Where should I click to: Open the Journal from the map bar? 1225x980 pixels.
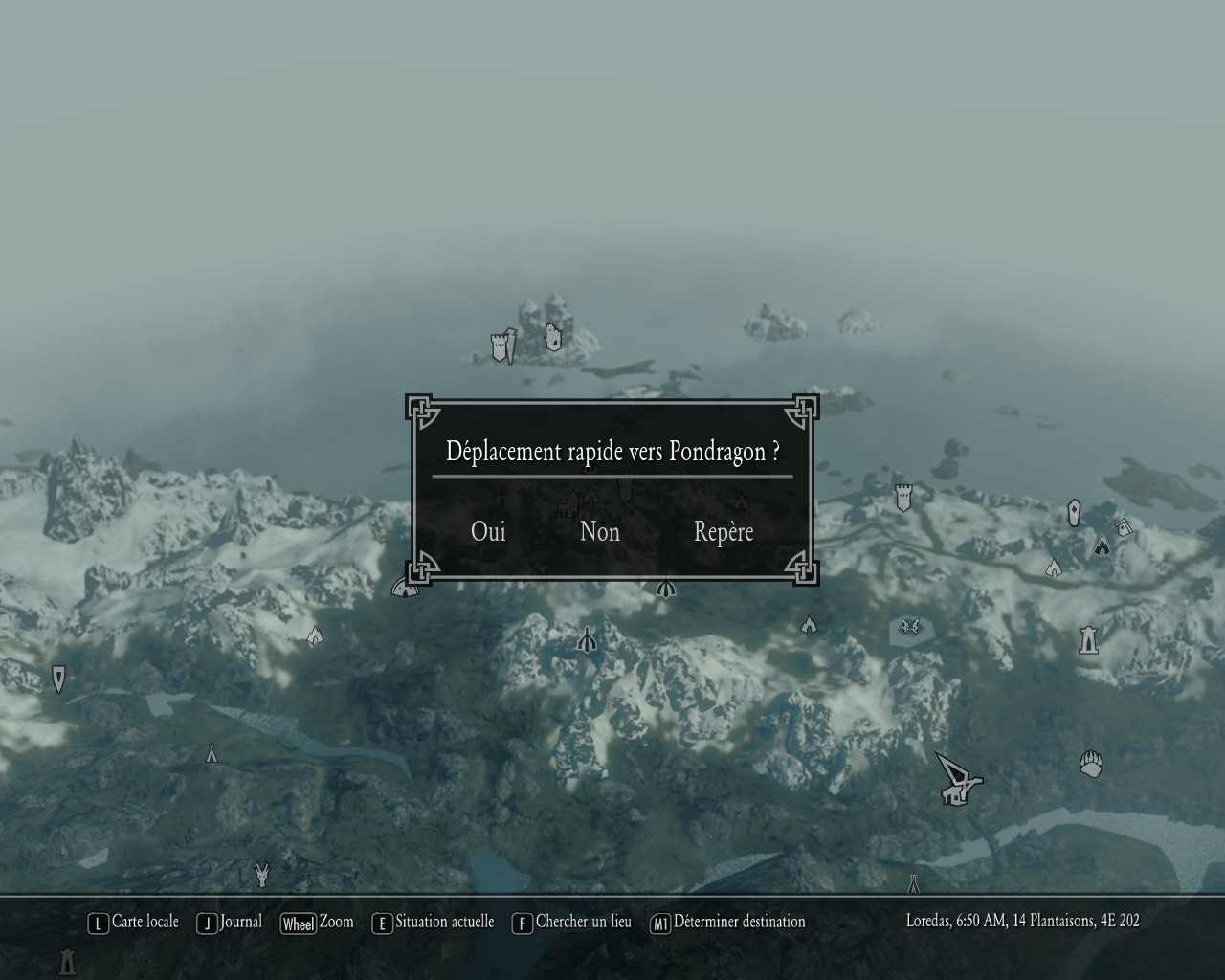(x=230, y=922)
